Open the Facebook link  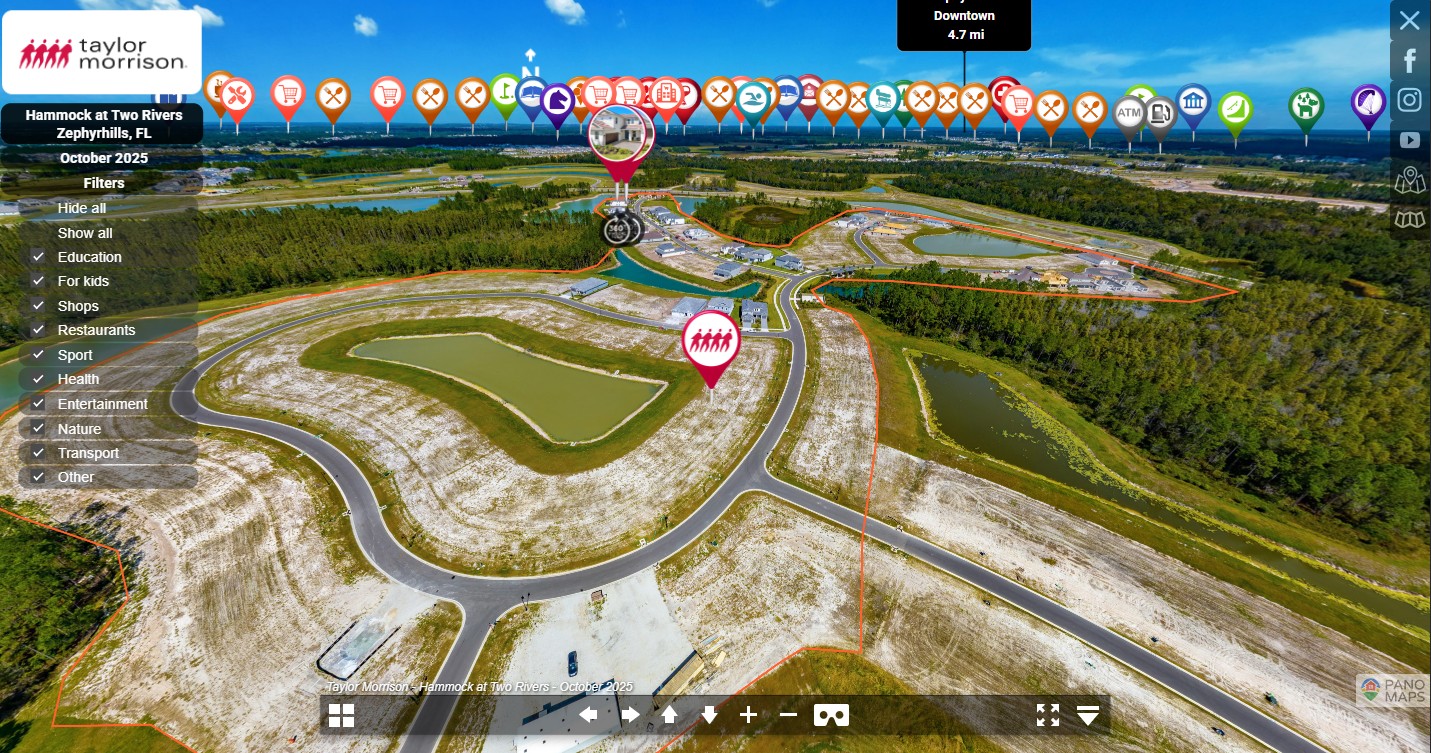coord(1410,61)
